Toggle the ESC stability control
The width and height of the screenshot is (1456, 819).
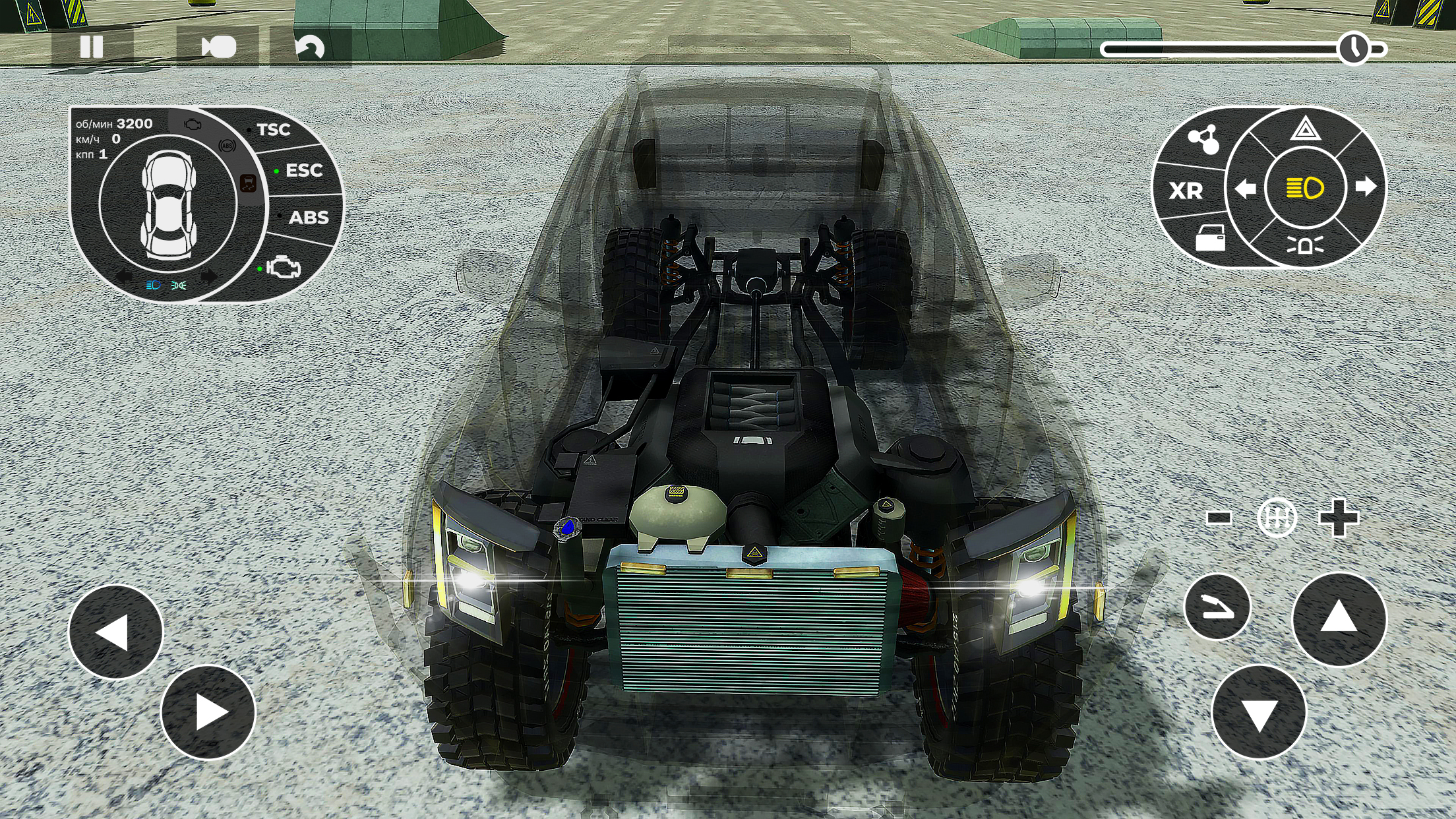pos(303,171)
